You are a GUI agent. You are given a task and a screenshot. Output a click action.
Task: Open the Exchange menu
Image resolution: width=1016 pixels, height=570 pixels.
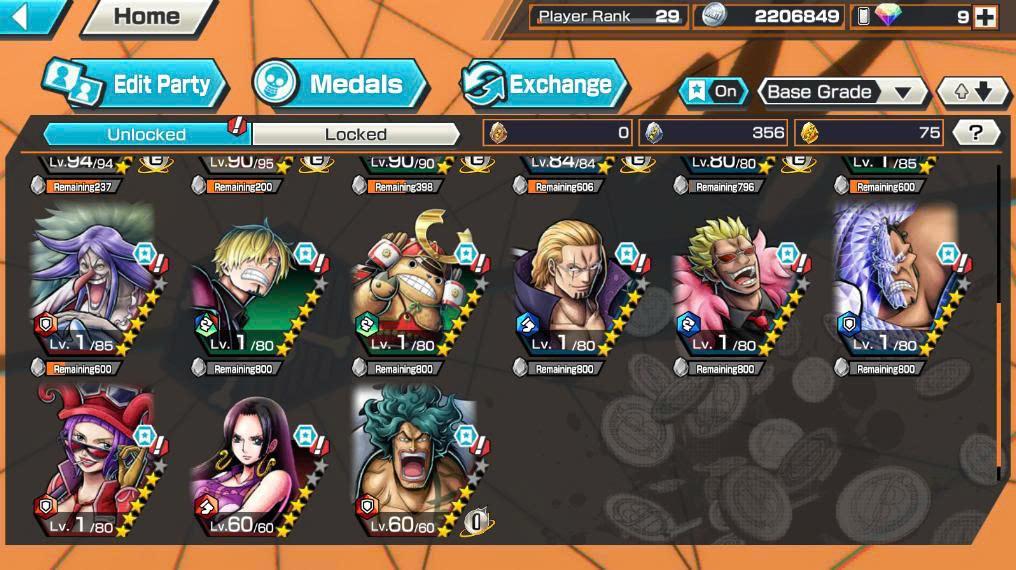tap(544, 84)
